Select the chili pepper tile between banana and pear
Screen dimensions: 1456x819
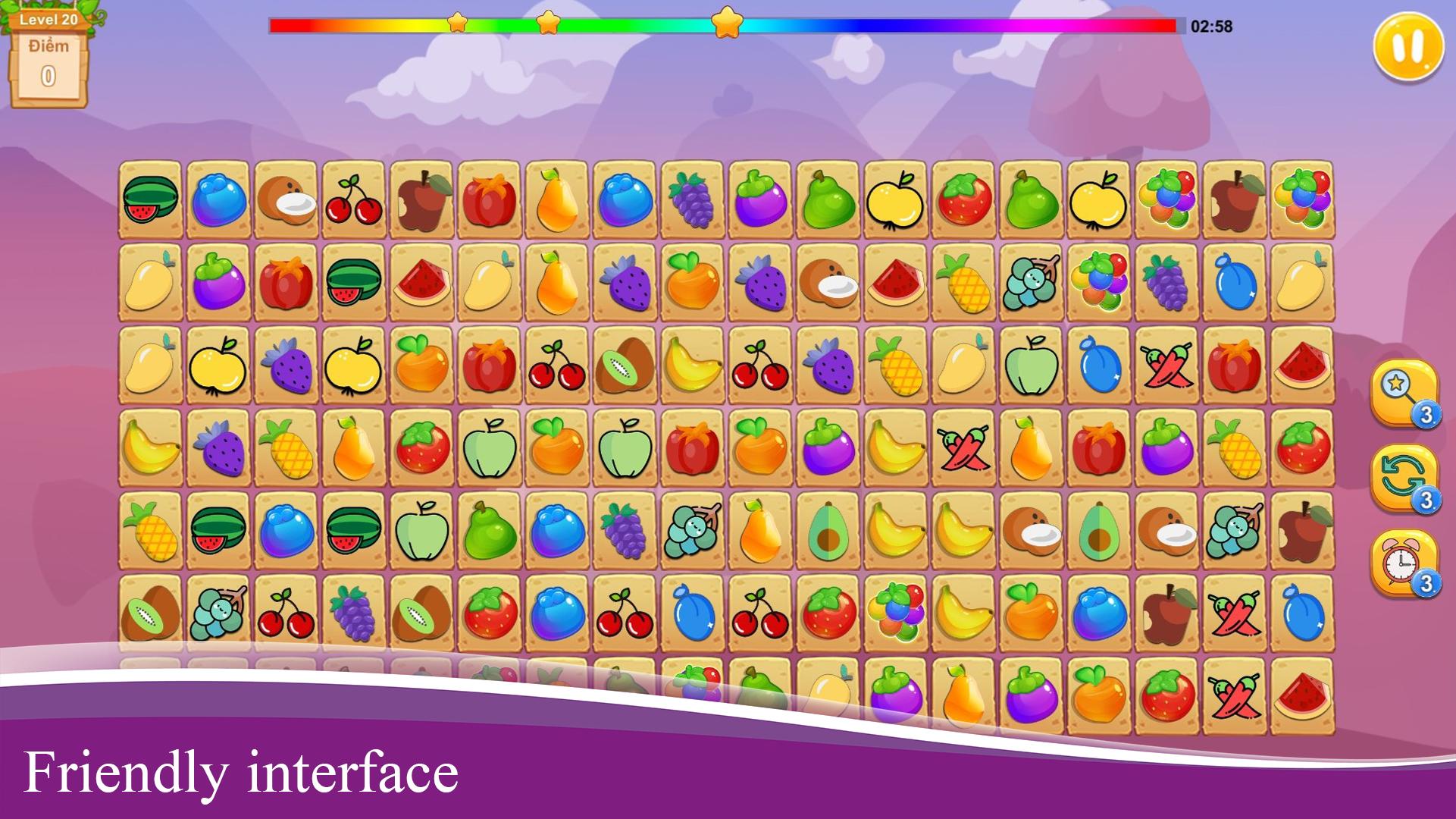point(963,447)
